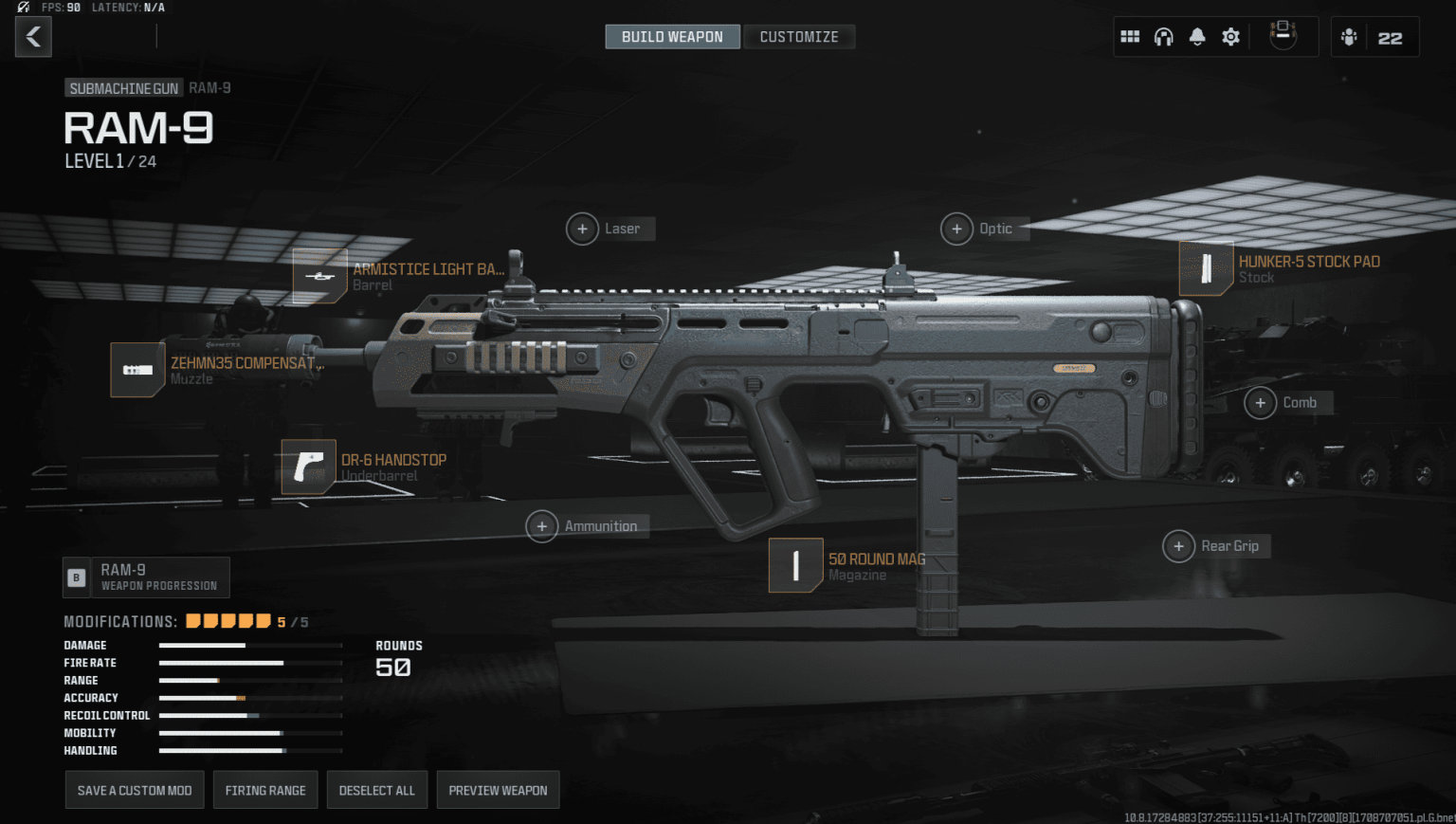Expand the Laser attachment slot
The height and width of the screenshot is (824, 1456).
(x=582, y=229)
